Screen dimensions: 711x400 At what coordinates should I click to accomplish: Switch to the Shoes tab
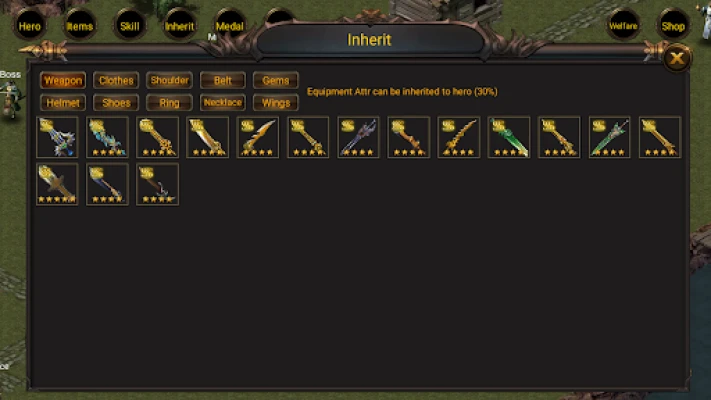click(116, 102)
